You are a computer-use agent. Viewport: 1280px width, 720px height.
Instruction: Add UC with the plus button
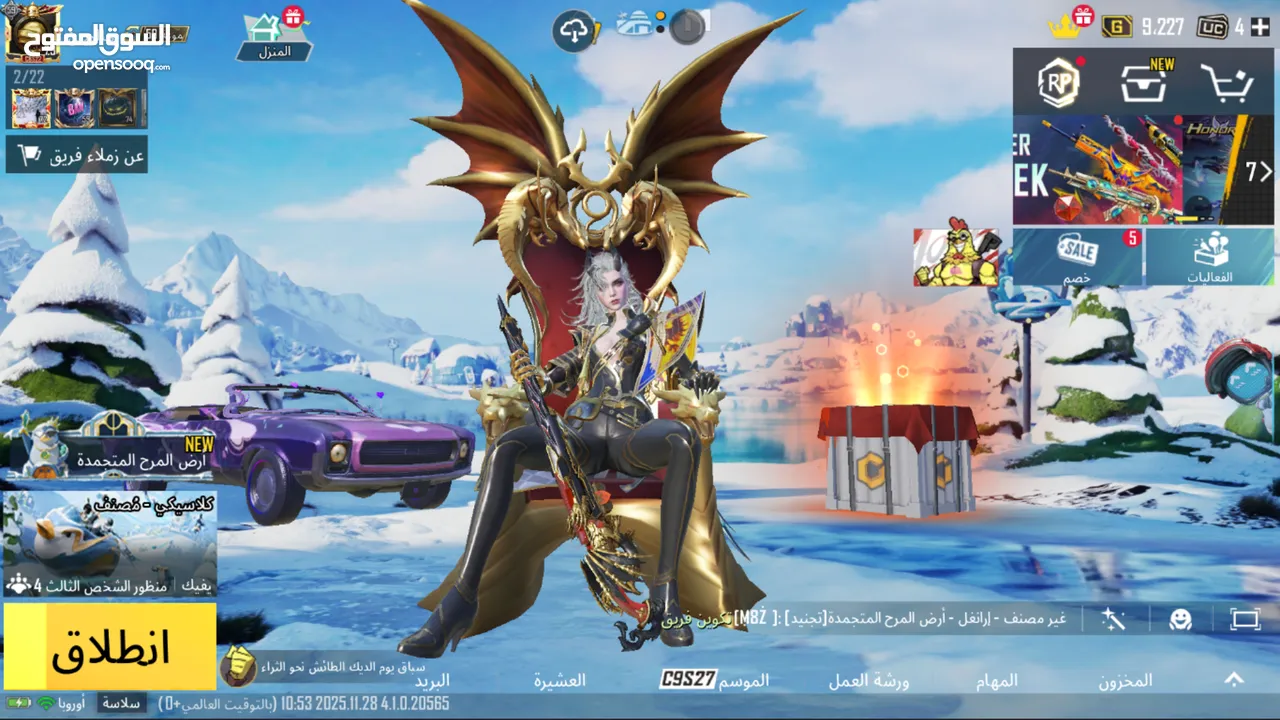[x=1259, y=27]
